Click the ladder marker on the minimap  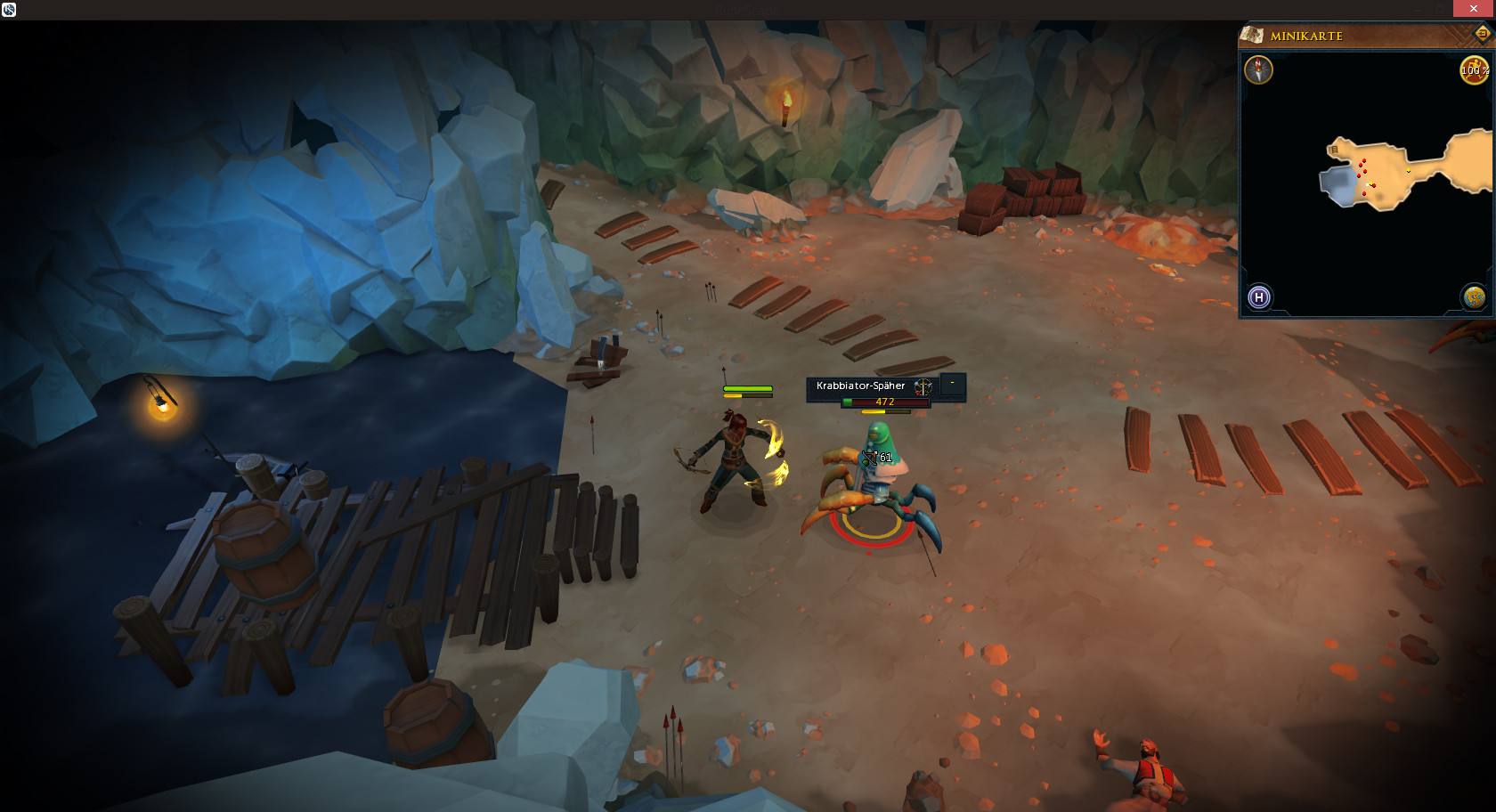[x=1334, y=150]
